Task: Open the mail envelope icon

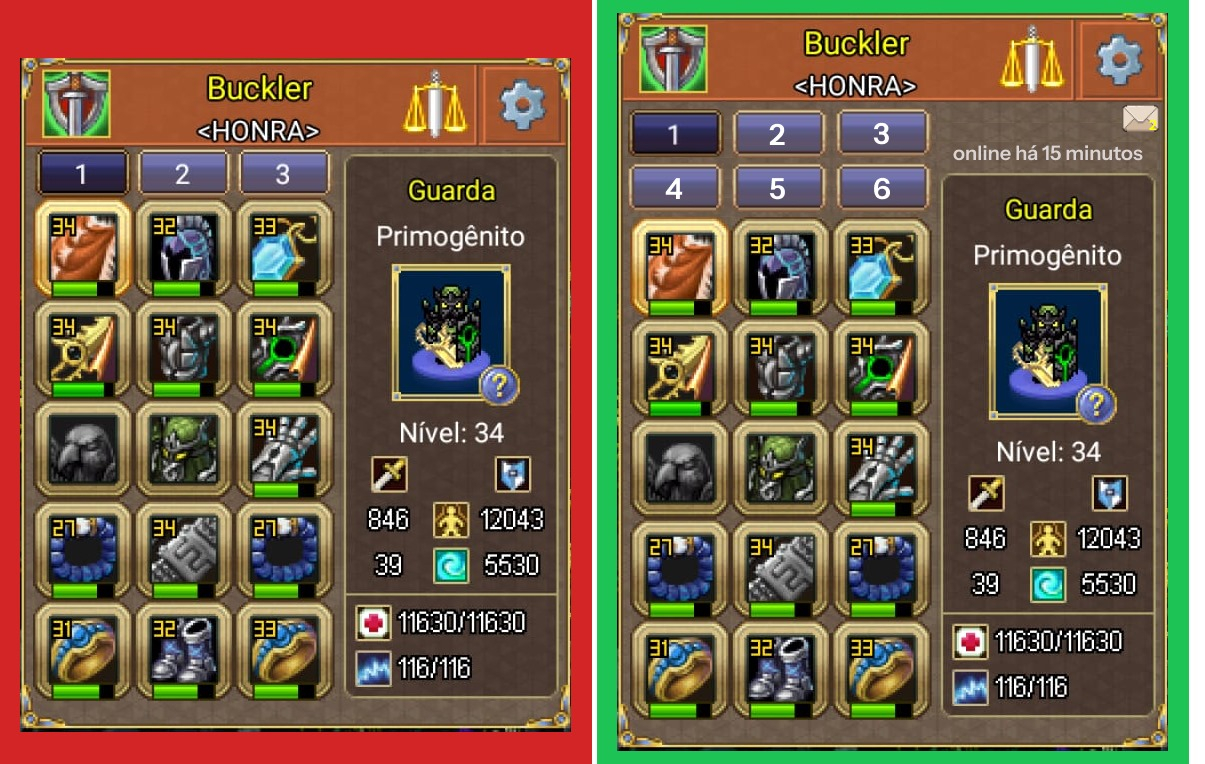Action: [x=1140, y=120]
